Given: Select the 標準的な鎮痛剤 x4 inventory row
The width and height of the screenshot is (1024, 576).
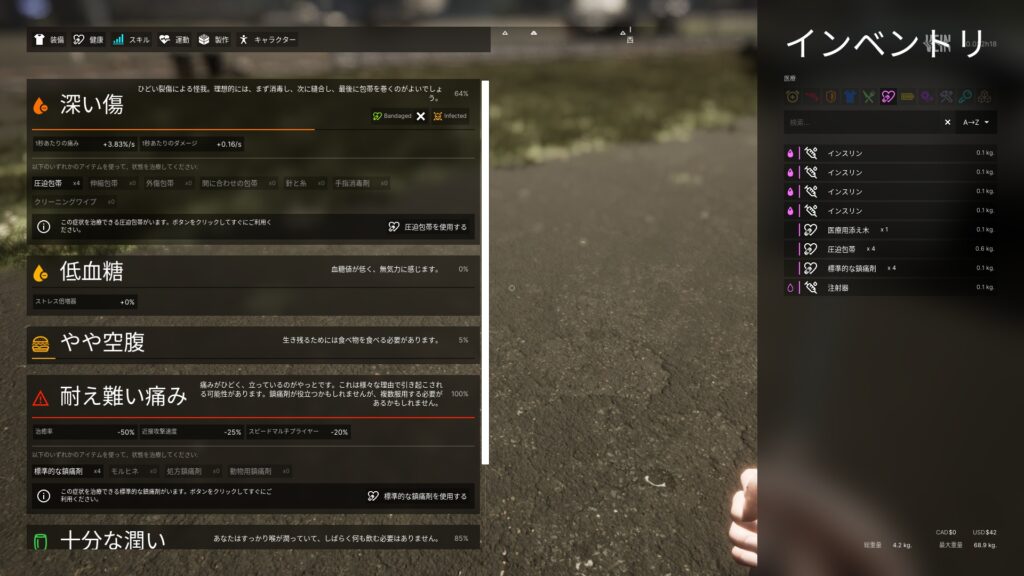Looking at the screenshot, I should 855,268.
